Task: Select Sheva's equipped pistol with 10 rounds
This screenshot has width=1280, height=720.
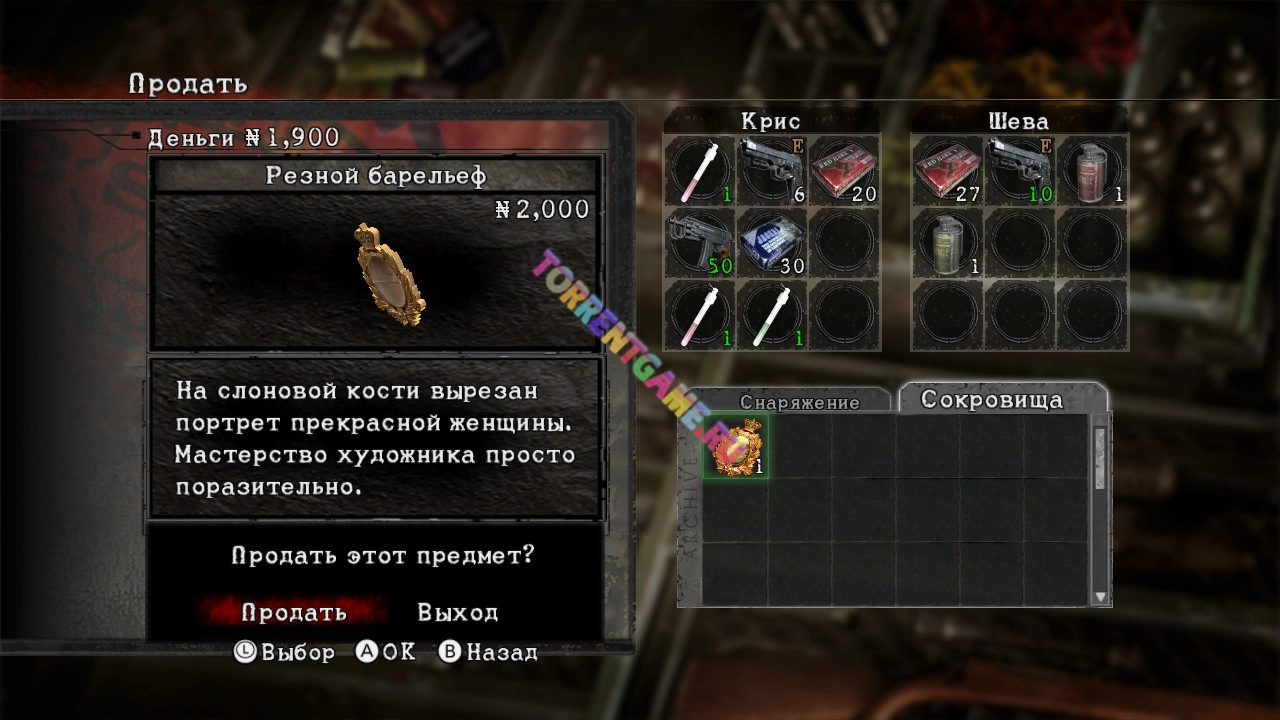Action: point(1019,170)
